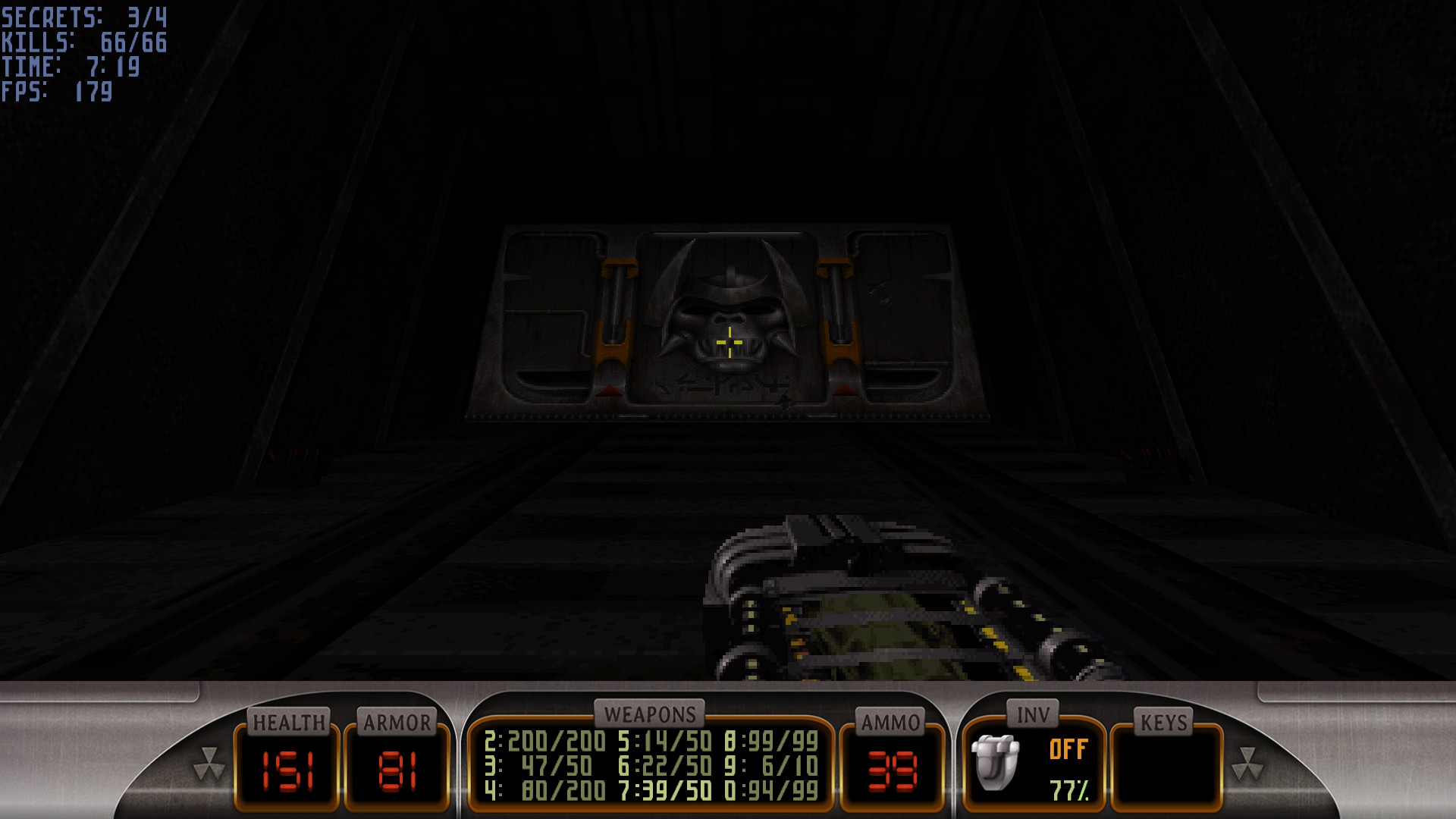Expand the WEAPONS panel header
The width and height of the screenshot is (1456, 819).
pos(651,713)
